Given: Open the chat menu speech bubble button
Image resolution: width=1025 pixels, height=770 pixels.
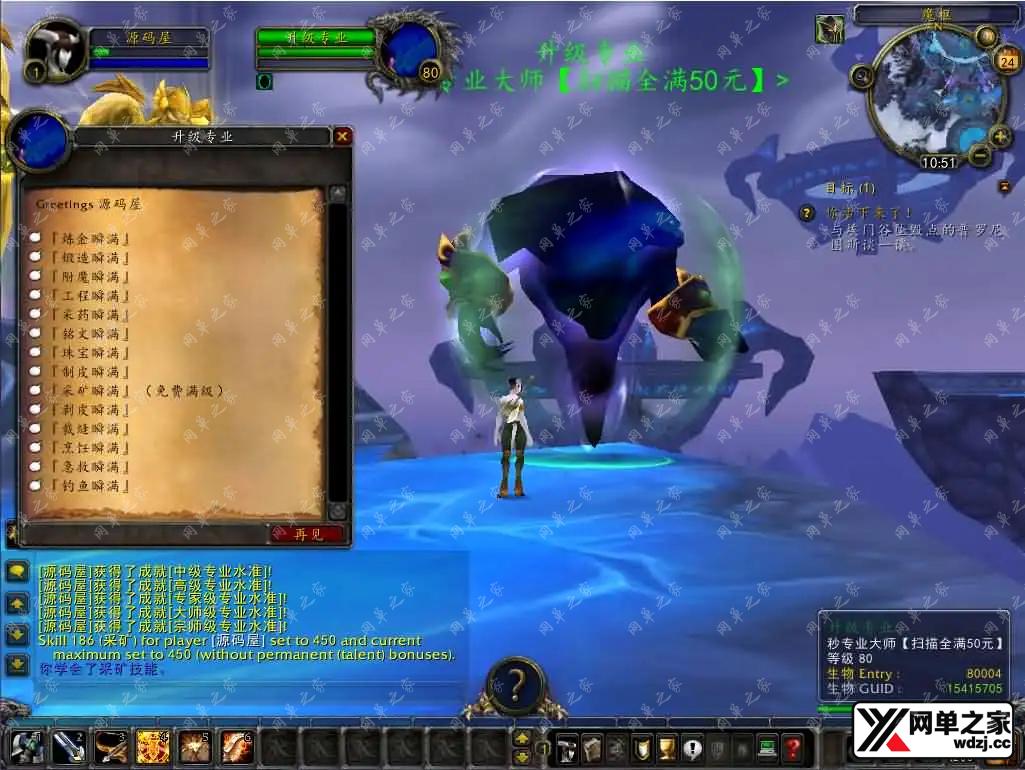Looking at the screenshot, I should coord(17,572).
